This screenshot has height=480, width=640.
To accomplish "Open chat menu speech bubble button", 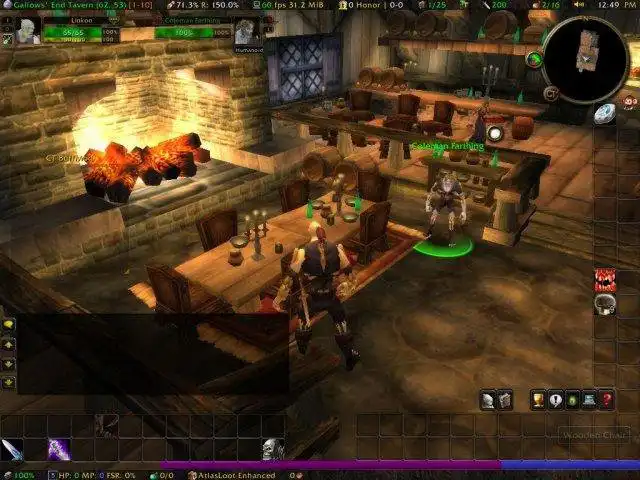I will (x=9, y=325).
